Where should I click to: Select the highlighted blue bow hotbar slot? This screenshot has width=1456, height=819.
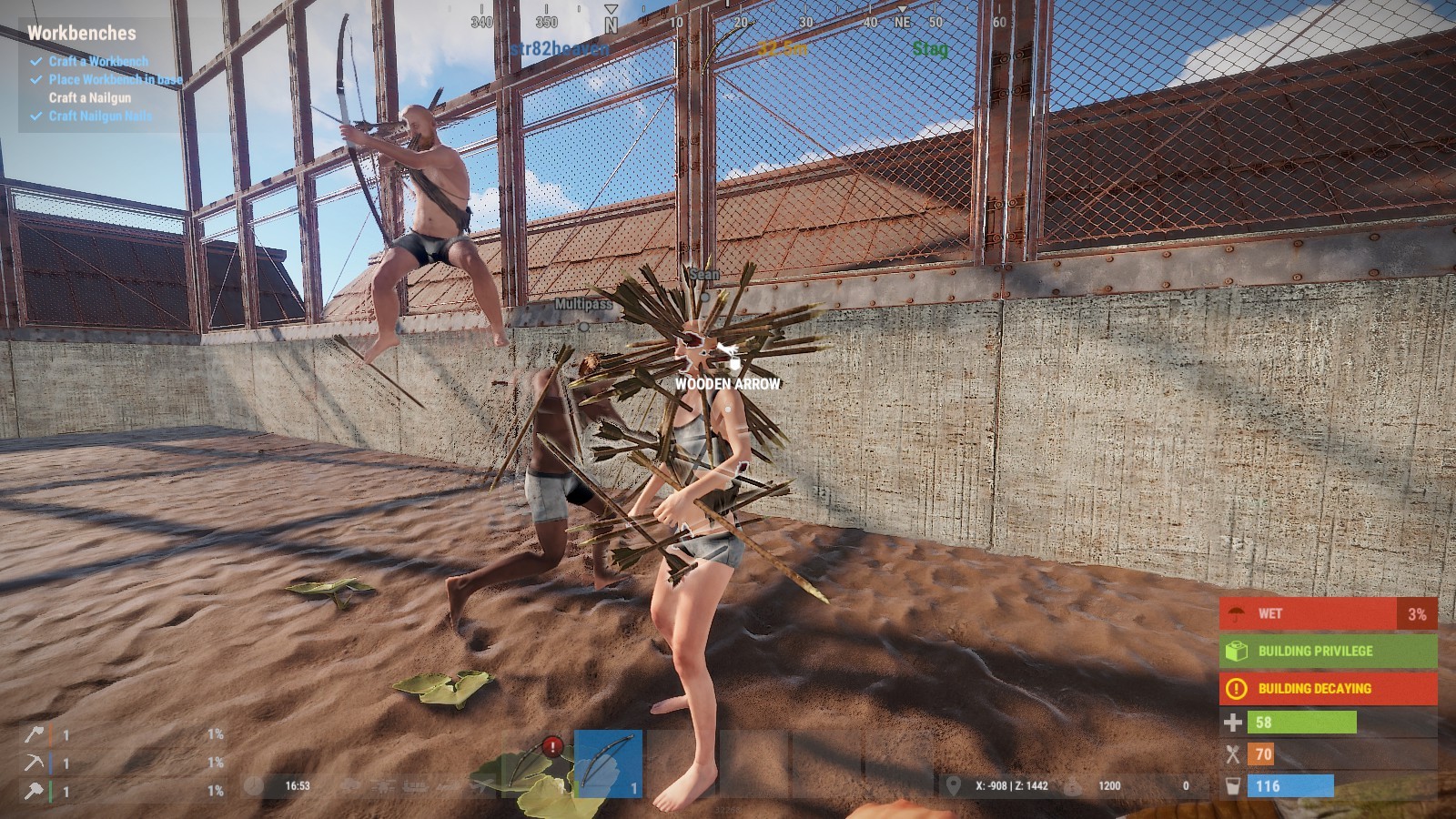(x=608, y=763)
